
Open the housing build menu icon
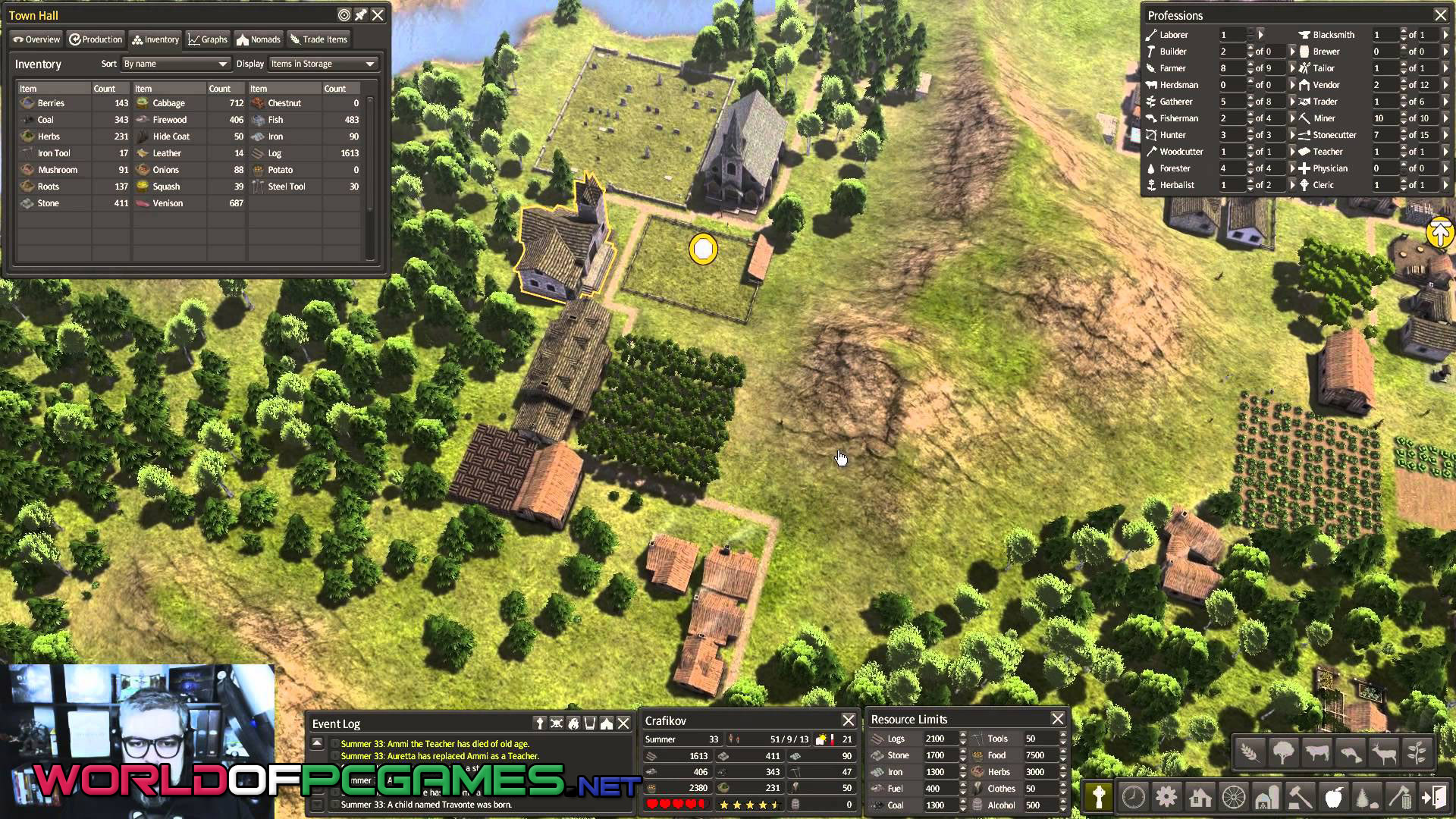1200,797
